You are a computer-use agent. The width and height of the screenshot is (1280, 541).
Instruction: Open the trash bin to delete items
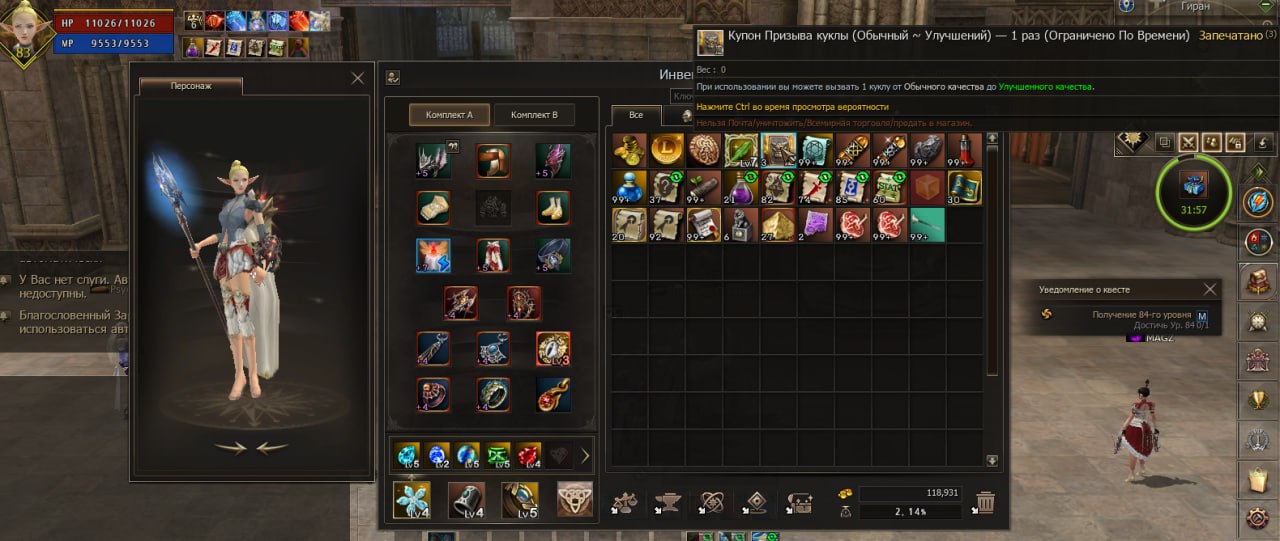(985, 502)
